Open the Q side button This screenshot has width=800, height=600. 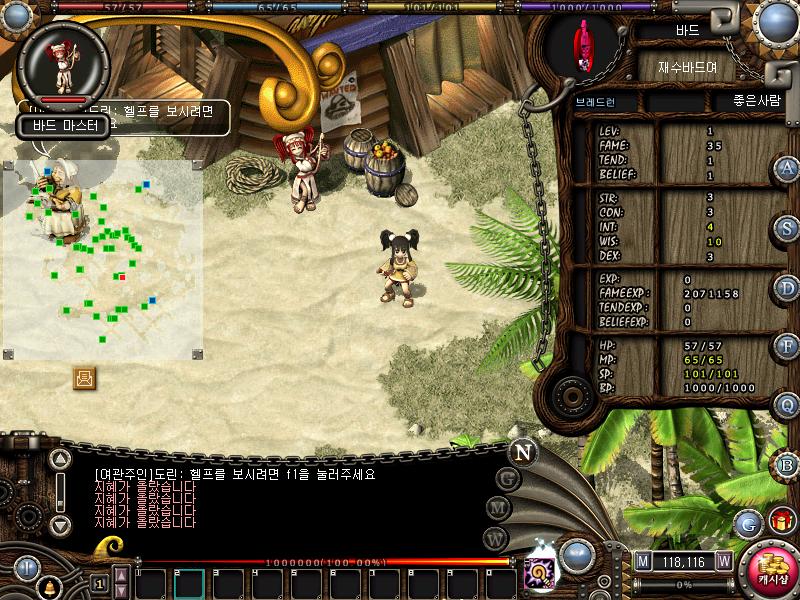pos(787,405)
